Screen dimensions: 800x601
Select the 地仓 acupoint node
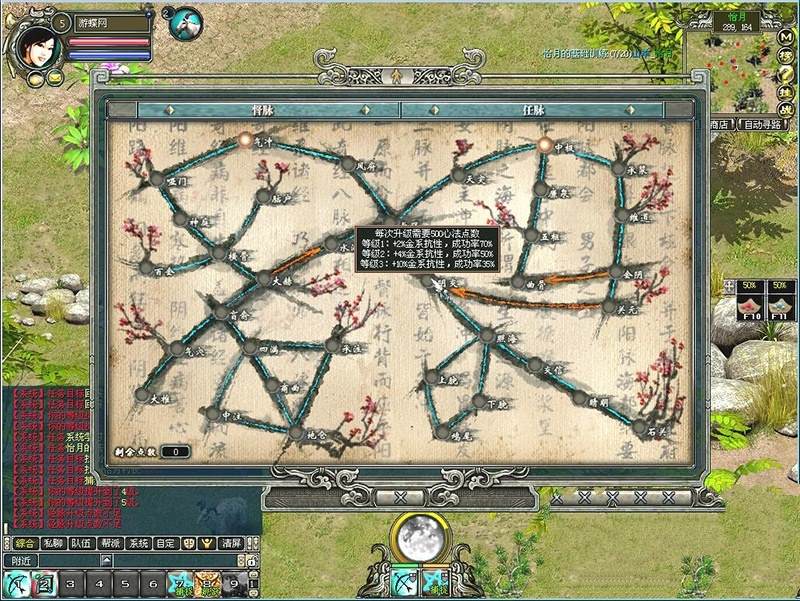click(295, 433)
